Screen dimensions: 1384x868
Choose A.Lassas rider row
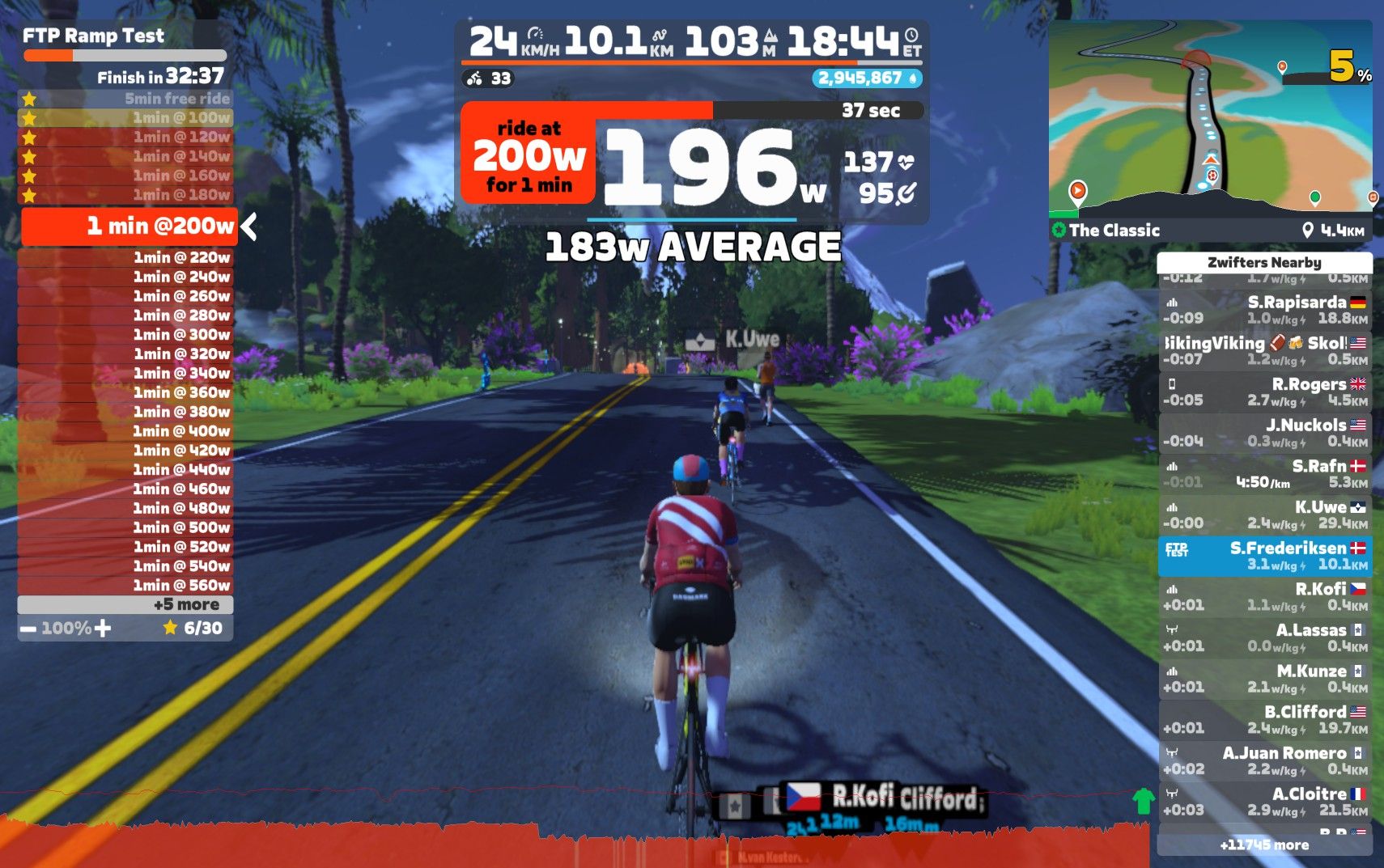point(1264,637)
